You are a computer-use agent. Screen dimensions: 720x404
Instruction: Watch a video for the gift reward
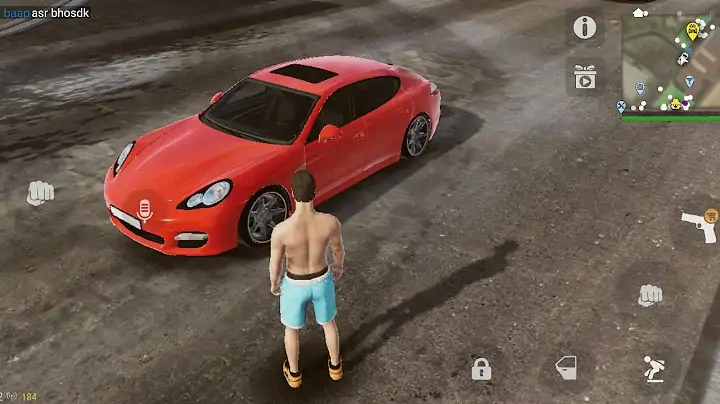(x=585, y=76)
